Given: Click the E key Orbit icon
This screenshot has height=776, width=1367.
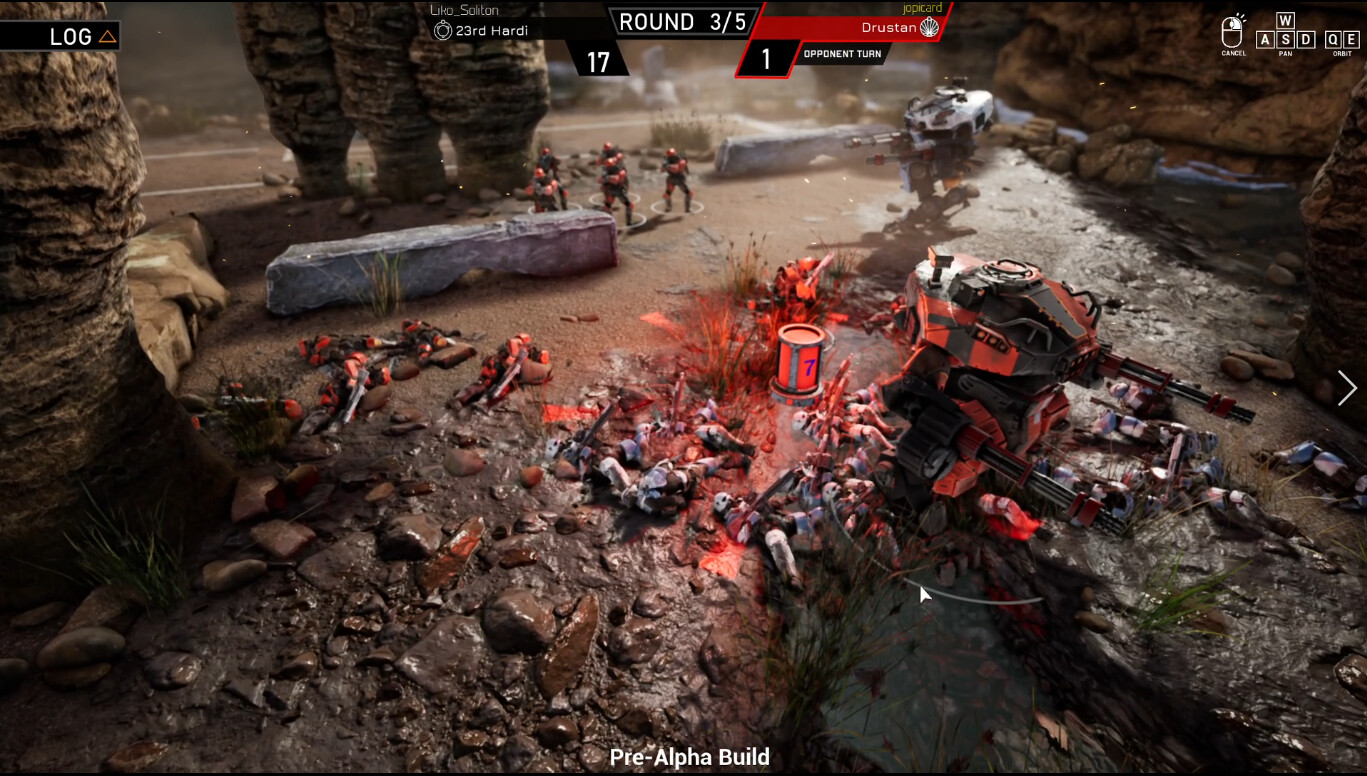Looking at the screenshot, I should (x=1350, y=41).
